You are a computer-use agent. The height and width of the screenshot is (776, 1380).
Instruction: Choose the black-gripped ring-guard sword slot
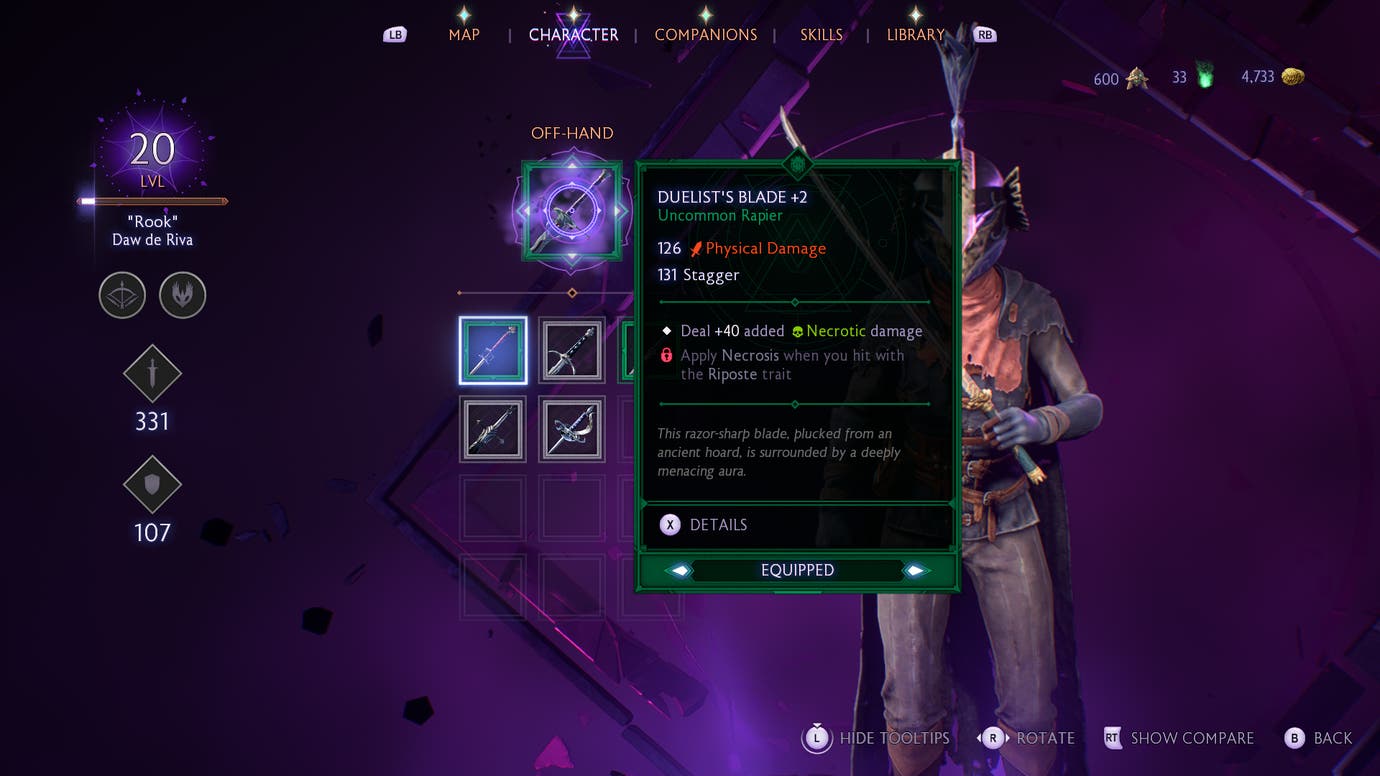click(x=572, y=351)
